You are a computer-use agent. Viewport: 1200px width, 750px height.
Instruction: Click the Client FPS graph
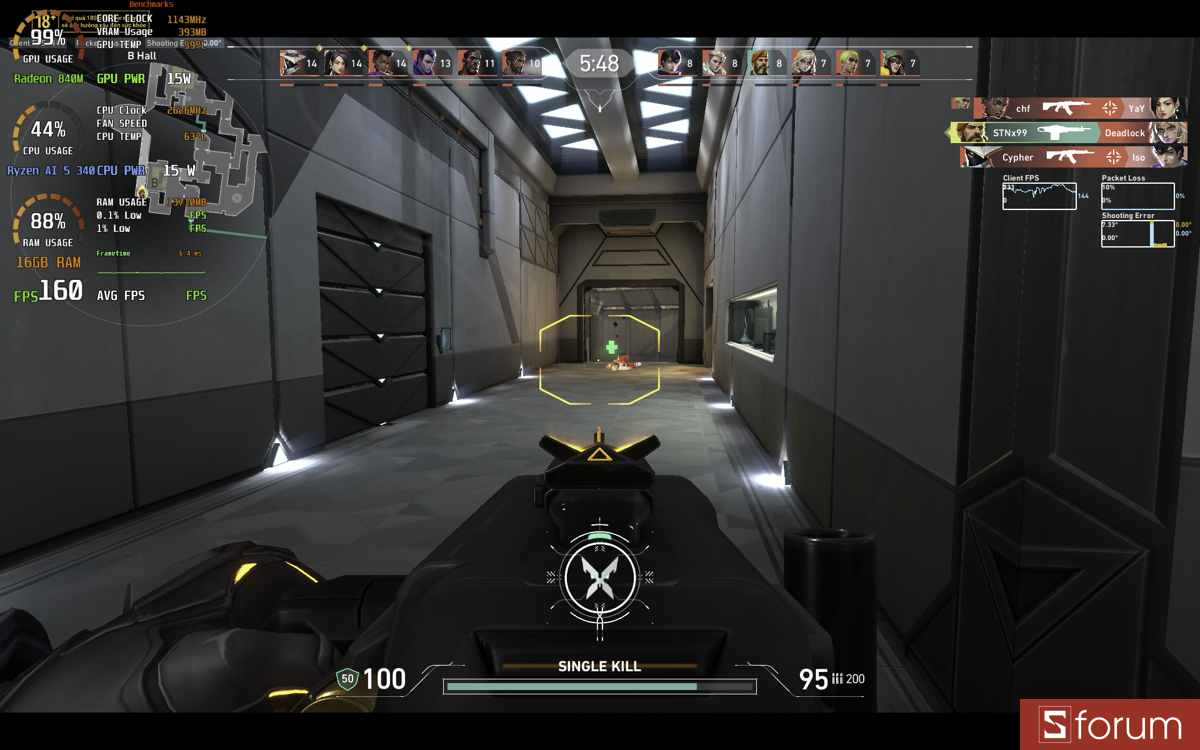[1040, 196]
